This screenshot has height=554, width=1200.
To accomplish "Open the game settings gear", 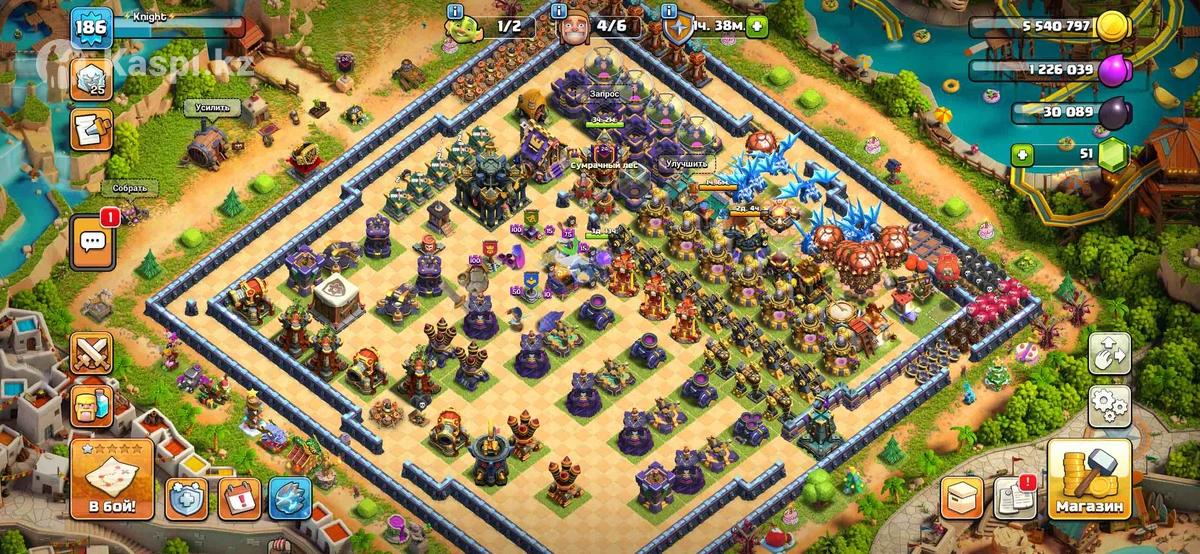I will (1108, 403).
